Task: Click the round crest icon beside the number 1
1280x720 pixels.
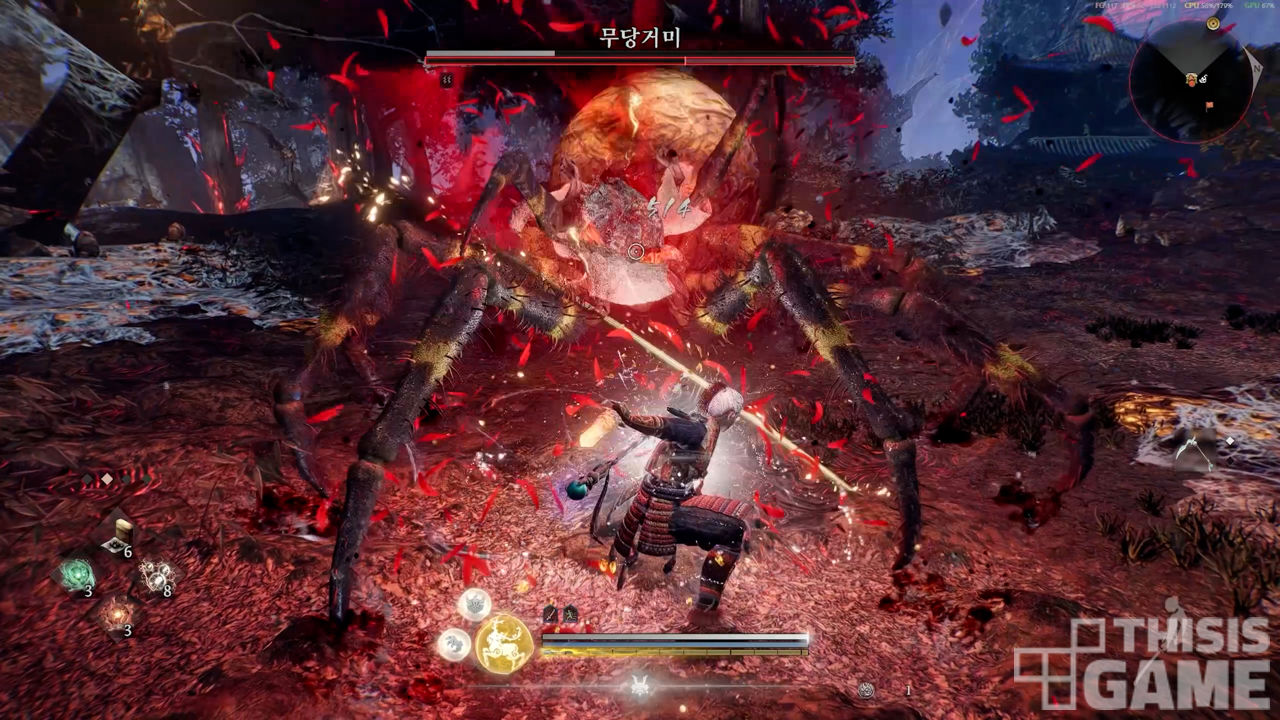Action: pos(867,690)
